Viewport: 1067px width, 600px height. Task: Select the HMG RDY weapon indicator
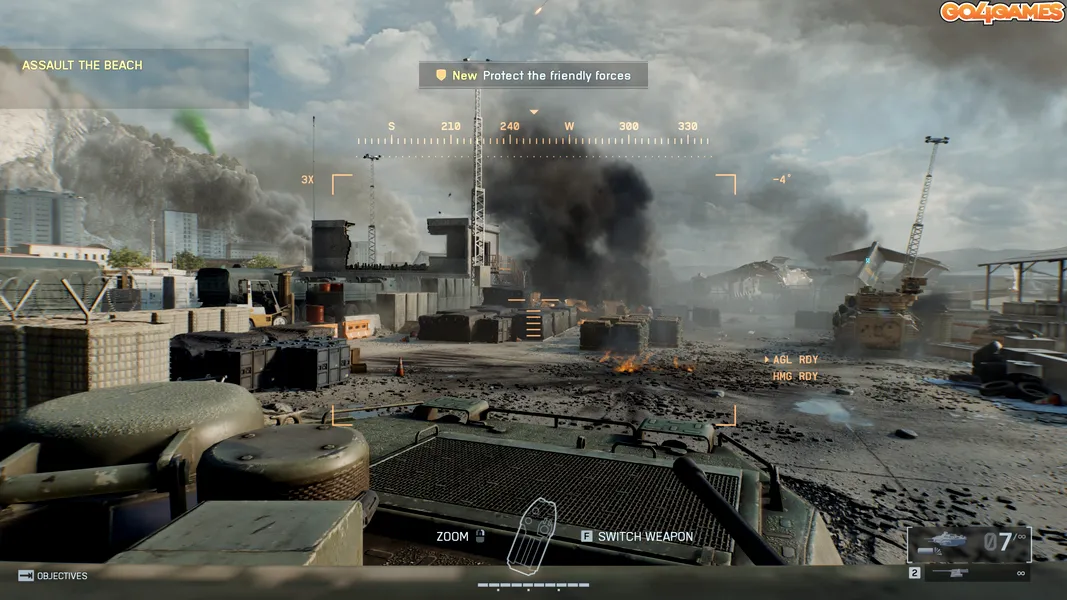coord(794,377)
